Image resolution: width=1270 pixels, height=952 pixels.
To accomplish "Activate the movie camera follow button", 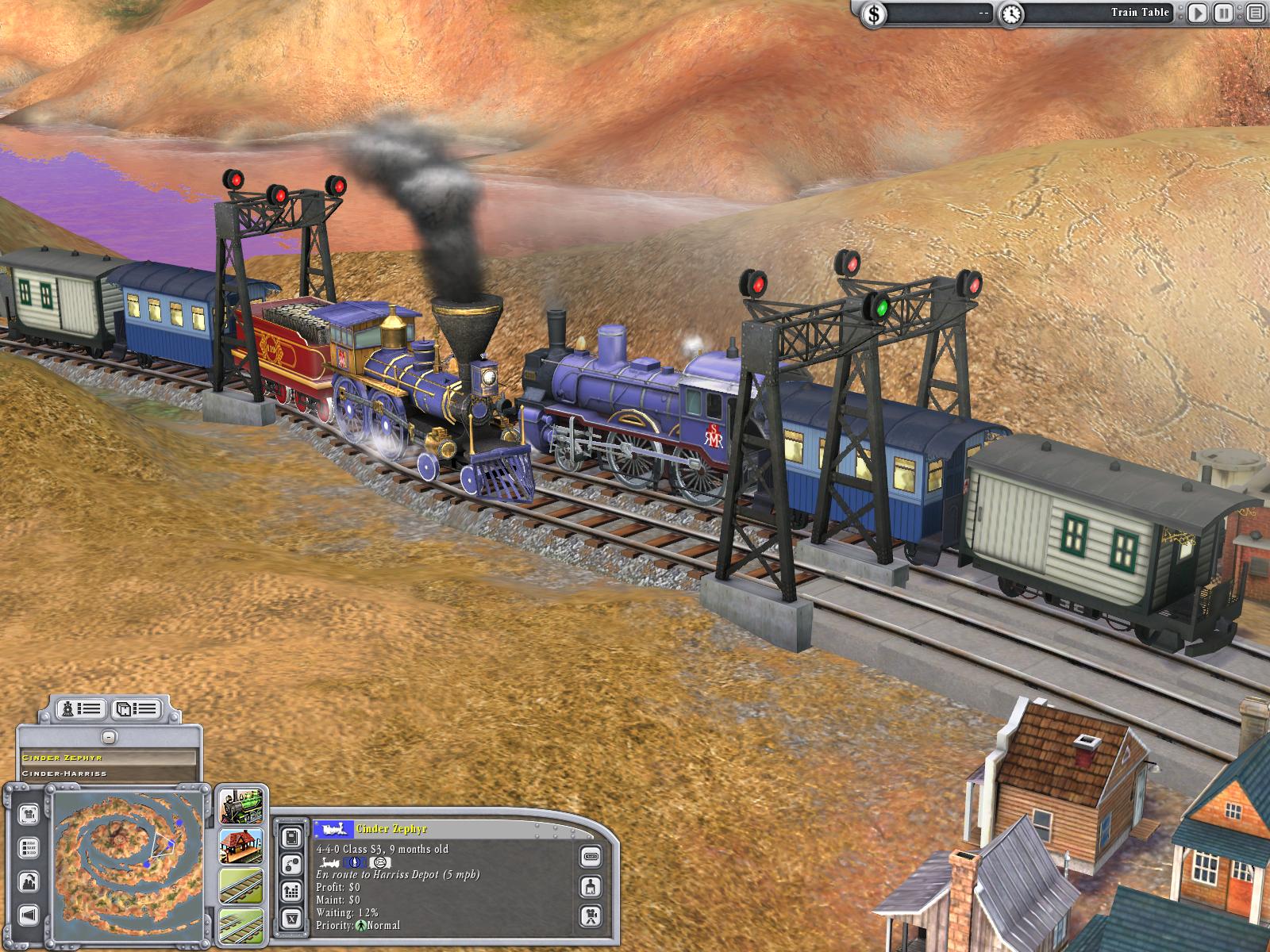I will click(591, 915).
